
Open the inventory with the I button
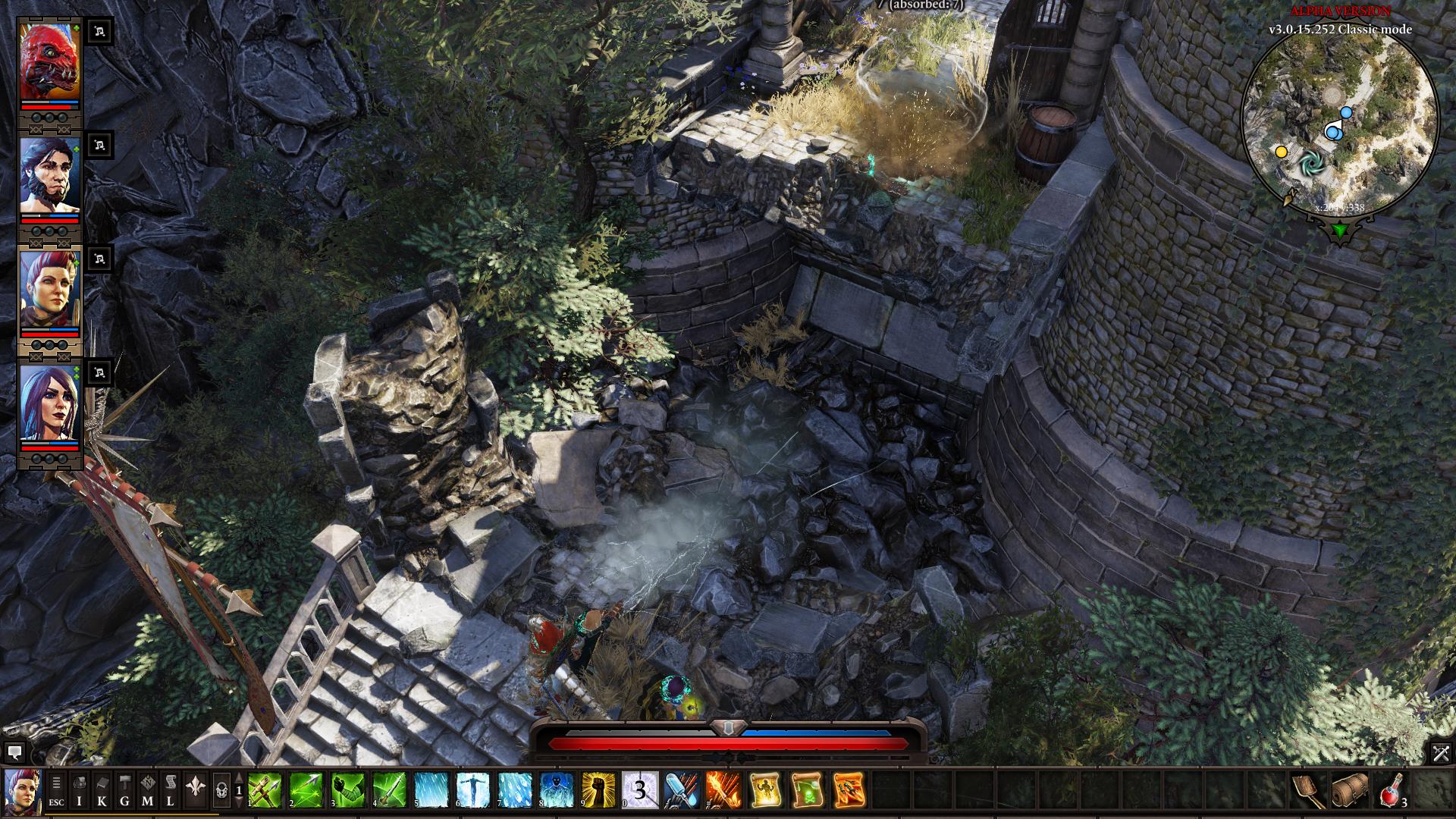tap(80, 790)
